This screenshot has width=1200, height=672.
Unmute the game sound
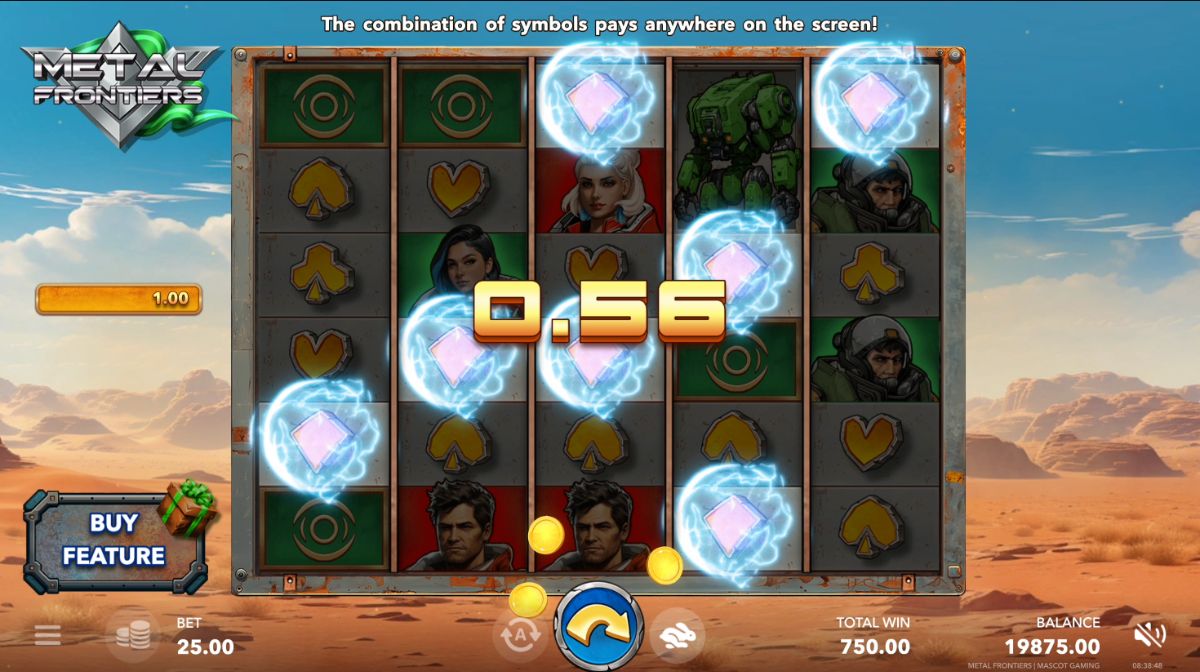(x=1150, y=634)
